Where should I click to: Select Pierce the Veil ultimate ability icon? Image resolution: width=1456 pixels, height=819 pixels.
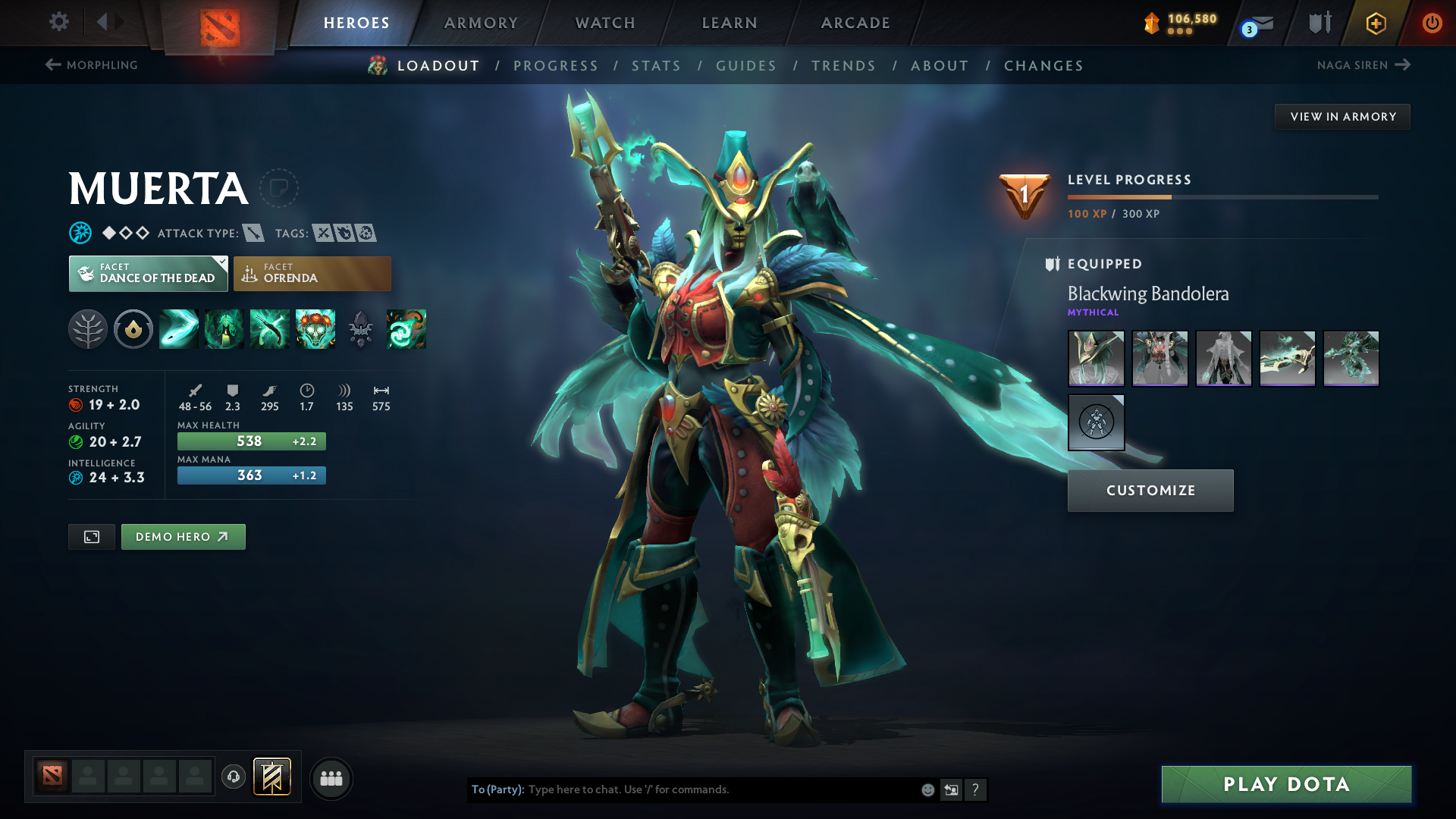point(315,328)
